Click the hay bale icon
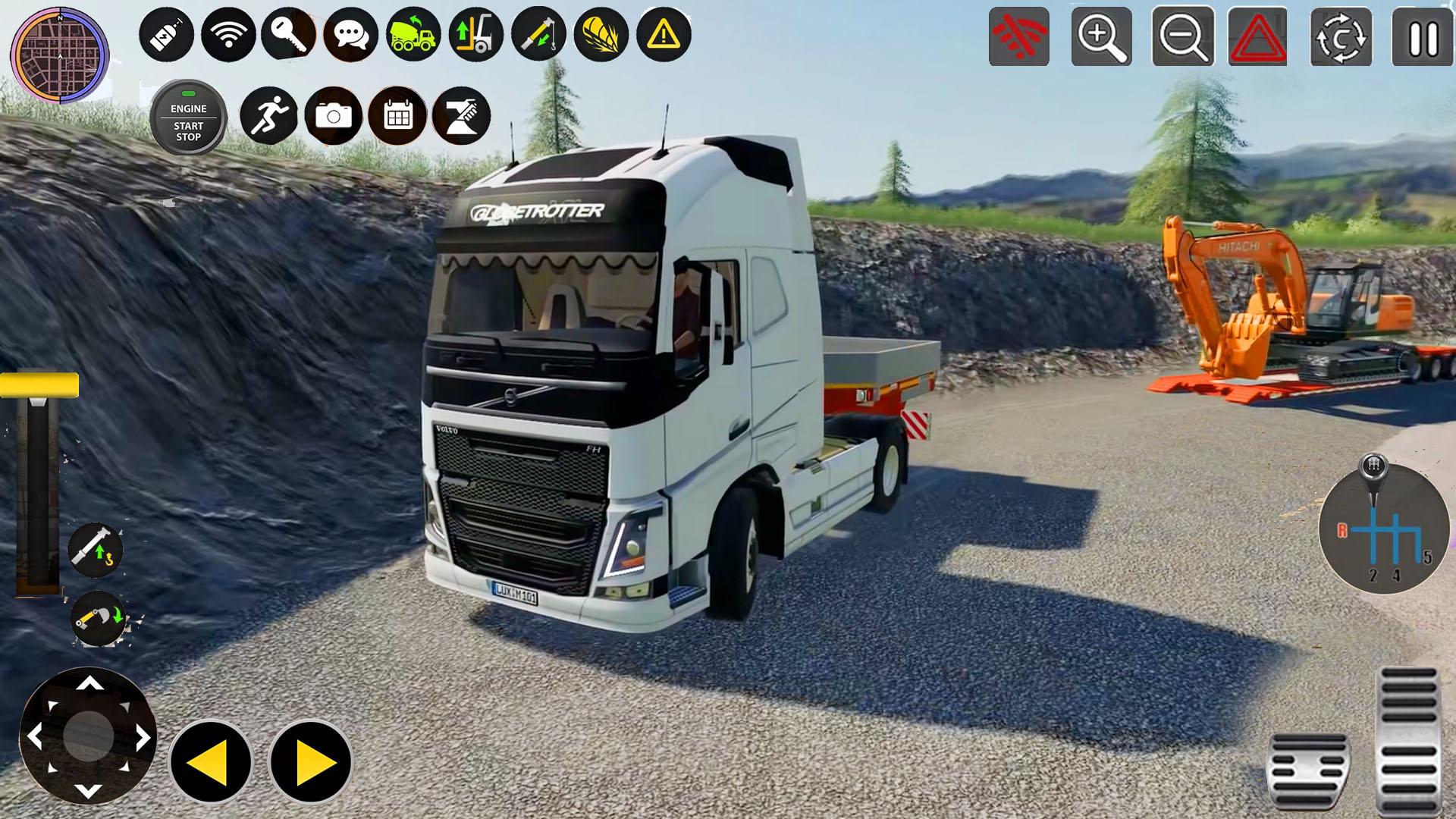 [598, 33]
